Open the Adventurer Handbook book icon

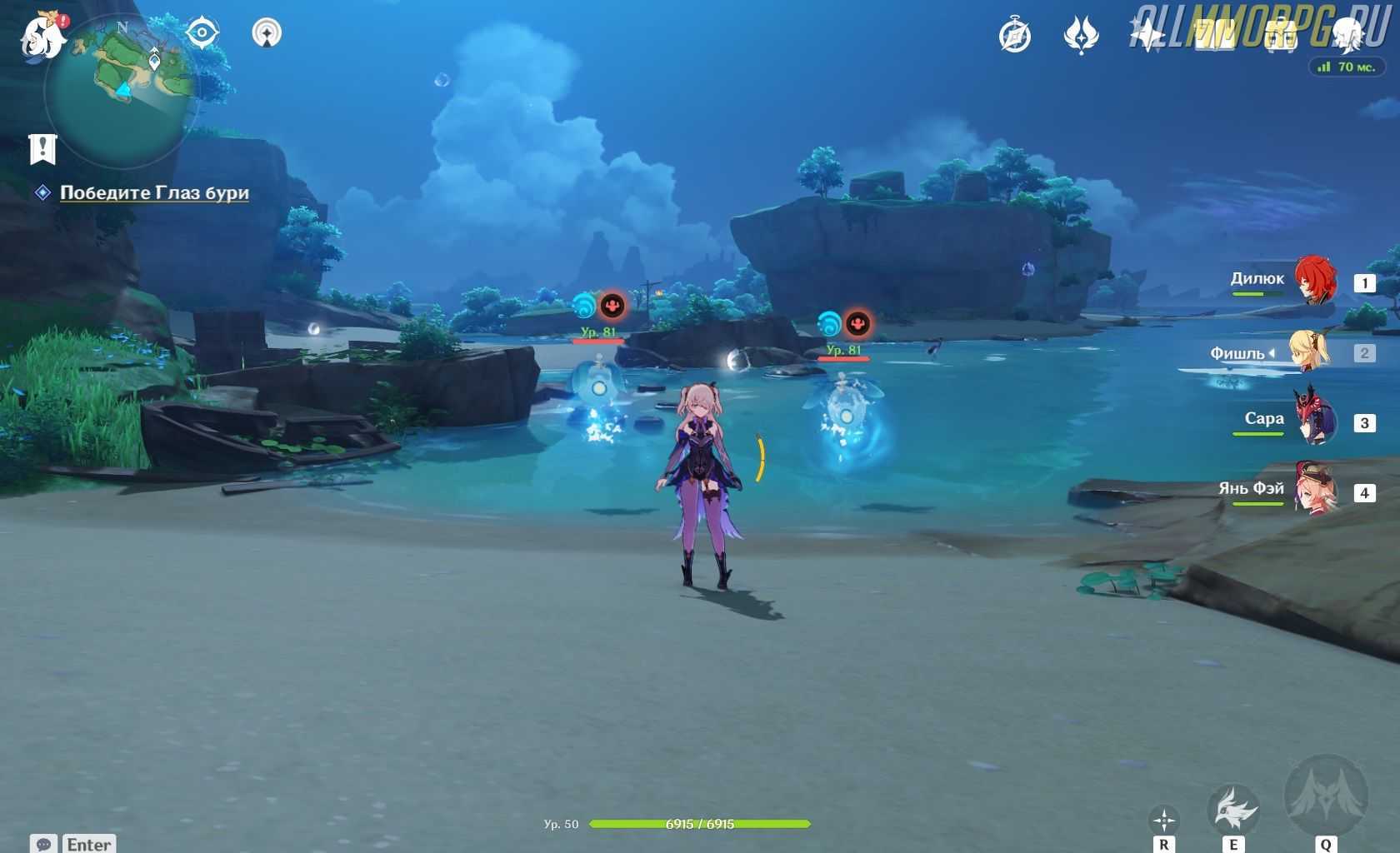1214,36
